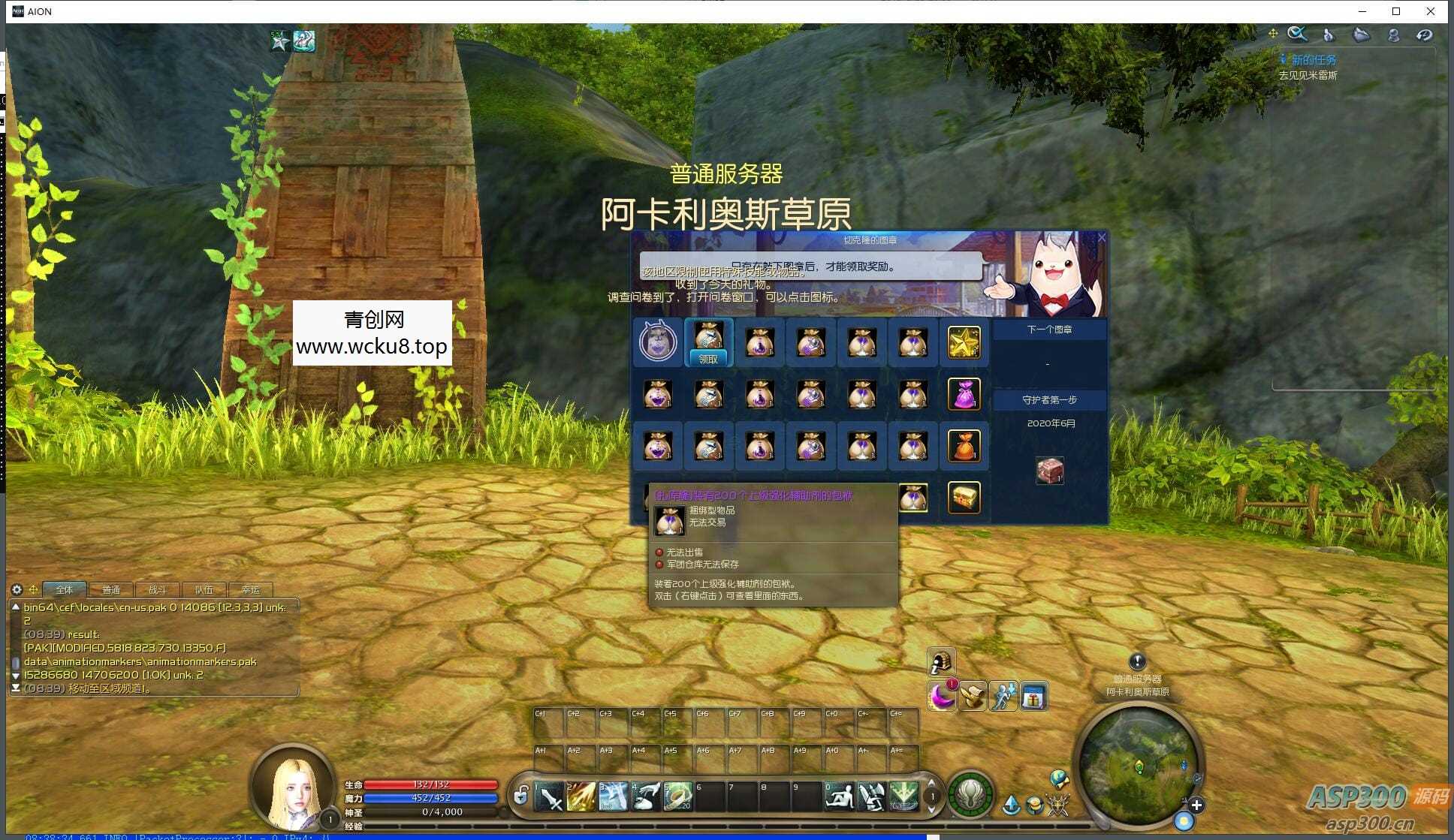Image resolution: width=1454 pixels, height=840 pixels.
Task: Select the golden star stamp reward
Action: click(964, 342)
